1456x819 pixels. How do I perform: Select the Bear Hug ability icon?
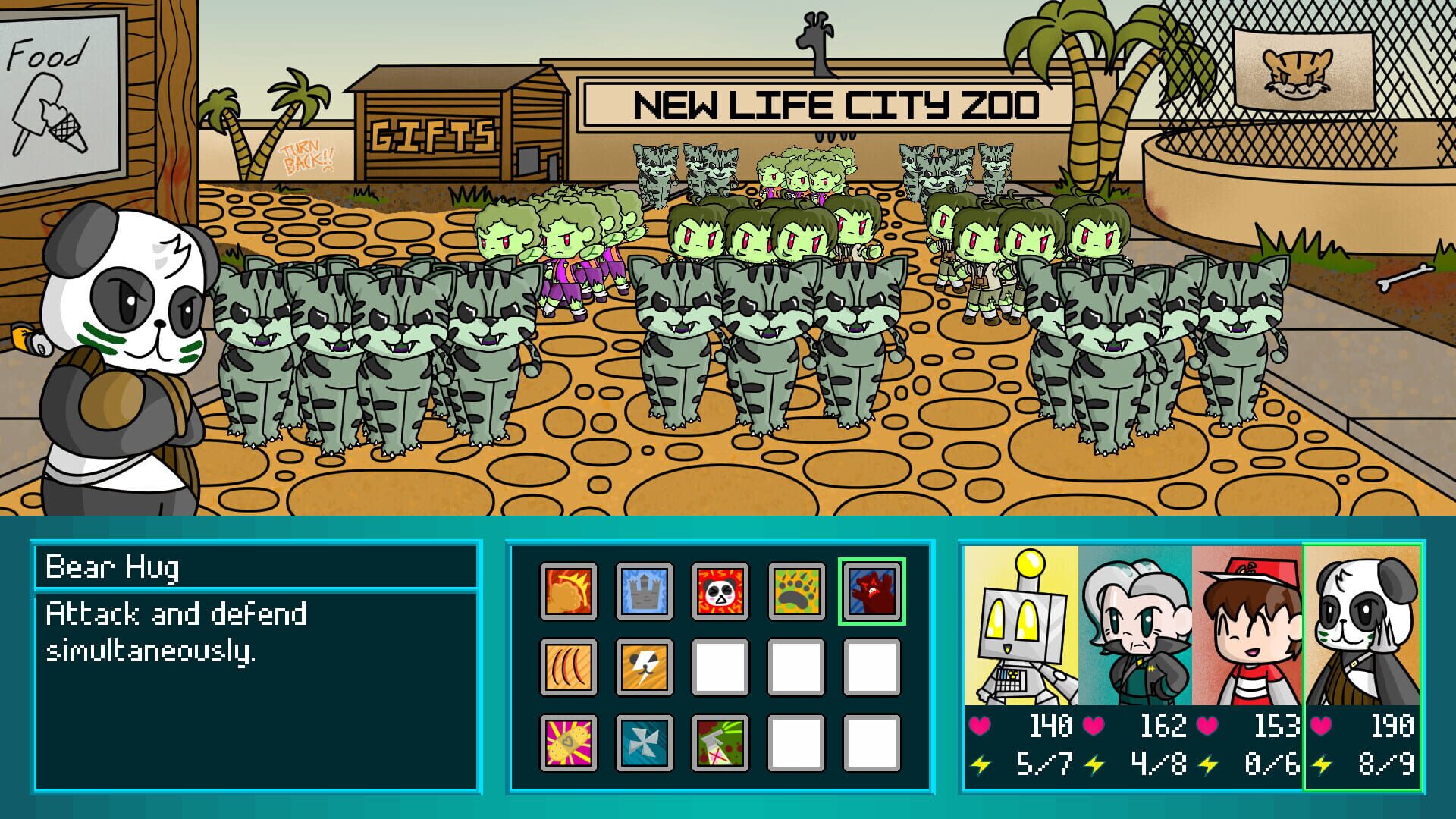(873, 590)
